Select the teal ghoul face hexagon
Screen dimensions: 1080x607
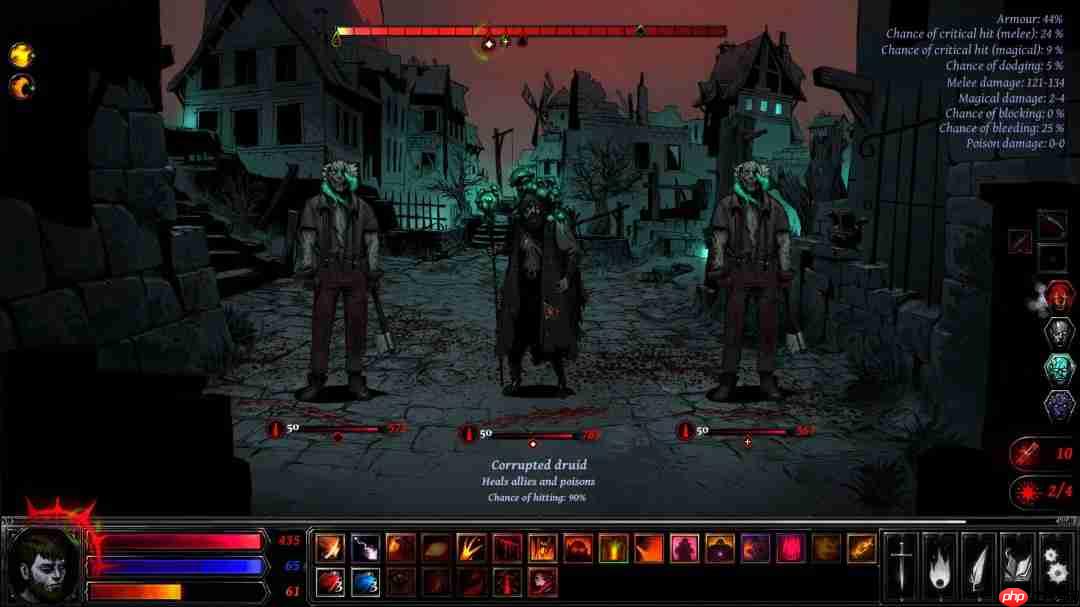point(1059,370)
